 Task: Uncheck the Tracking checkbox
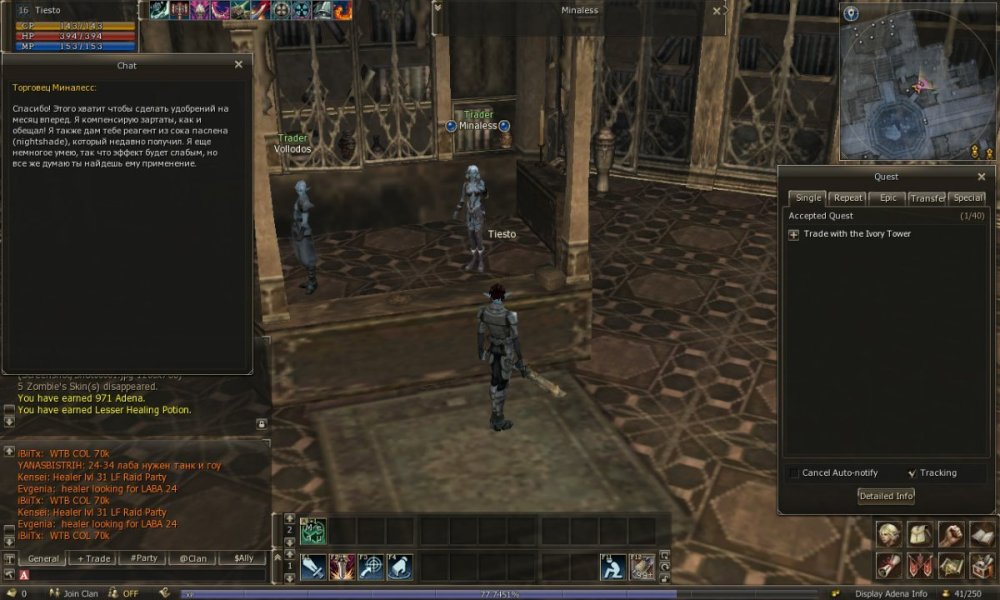tap(912, 473)
